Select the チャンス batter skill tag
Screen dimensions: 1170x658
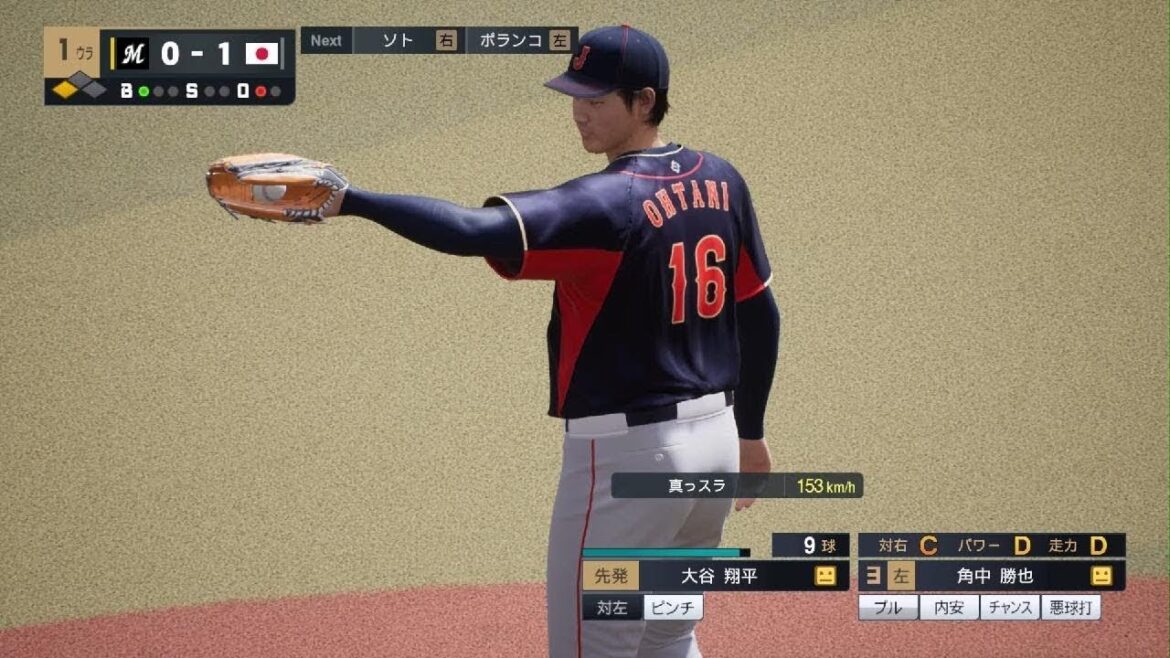coord(1009,607)
